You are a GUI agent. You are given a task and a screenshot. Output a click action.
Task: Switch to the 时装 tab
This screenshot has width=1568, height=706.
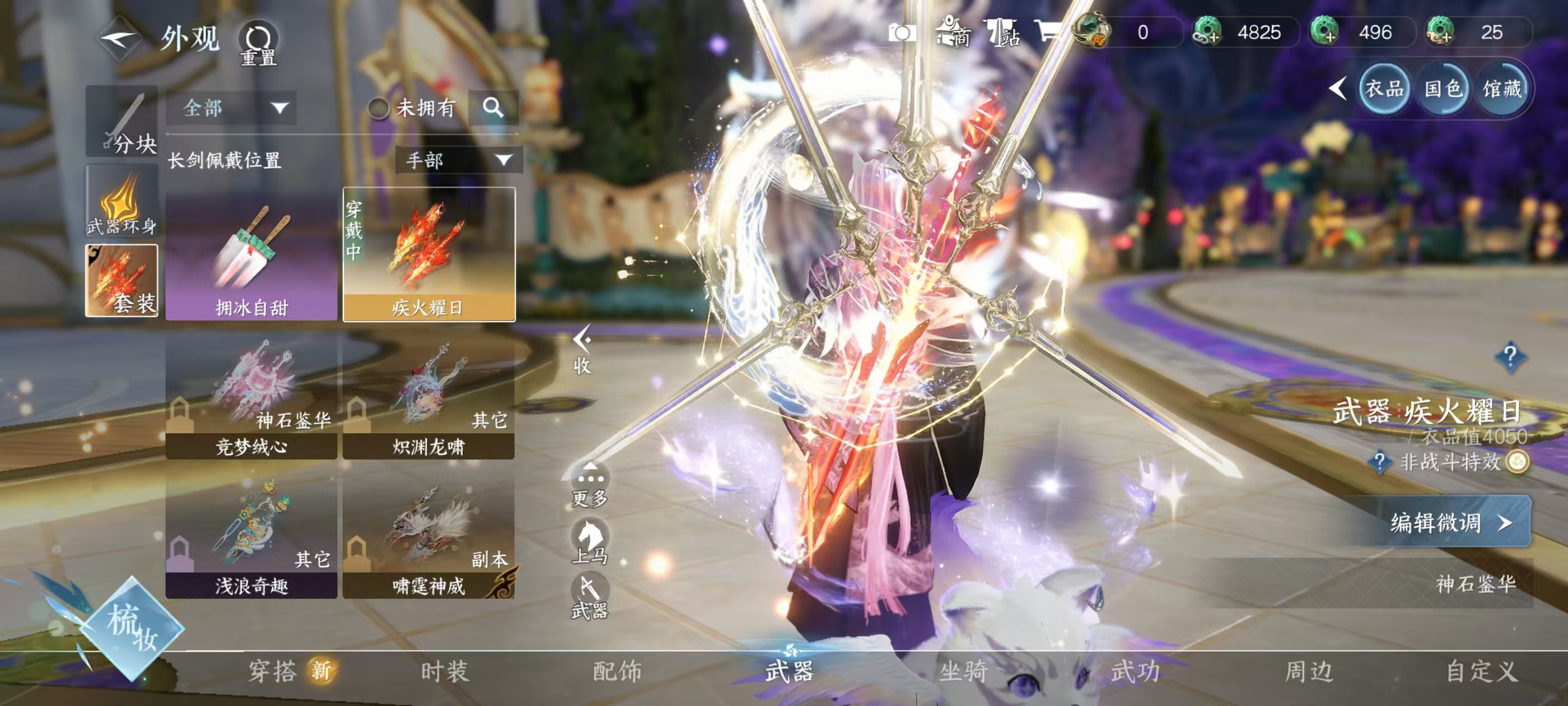click(x=445, y=671)
